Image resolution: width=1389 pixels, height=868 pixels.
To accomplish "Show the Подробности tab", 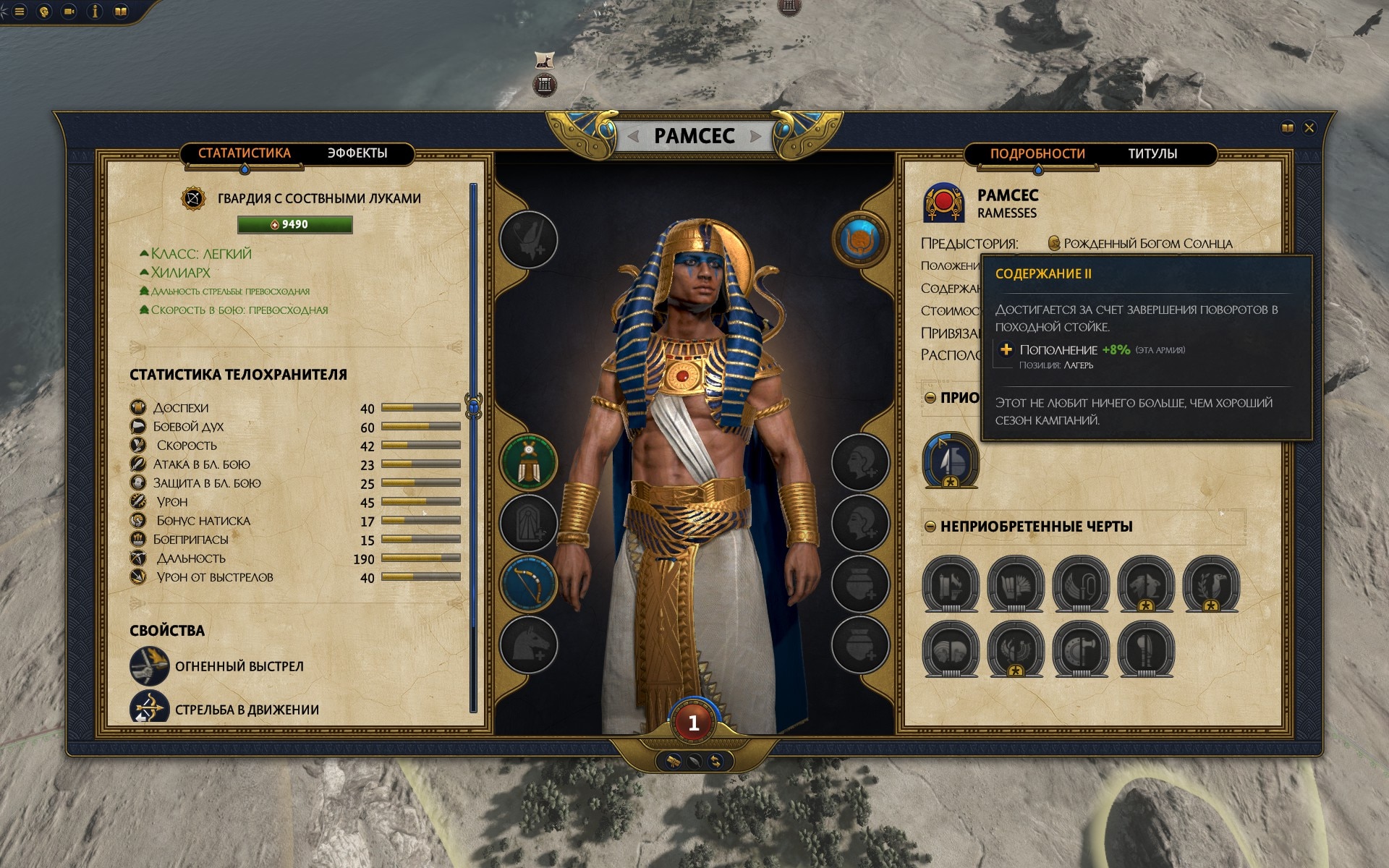I will point(1037,154).
